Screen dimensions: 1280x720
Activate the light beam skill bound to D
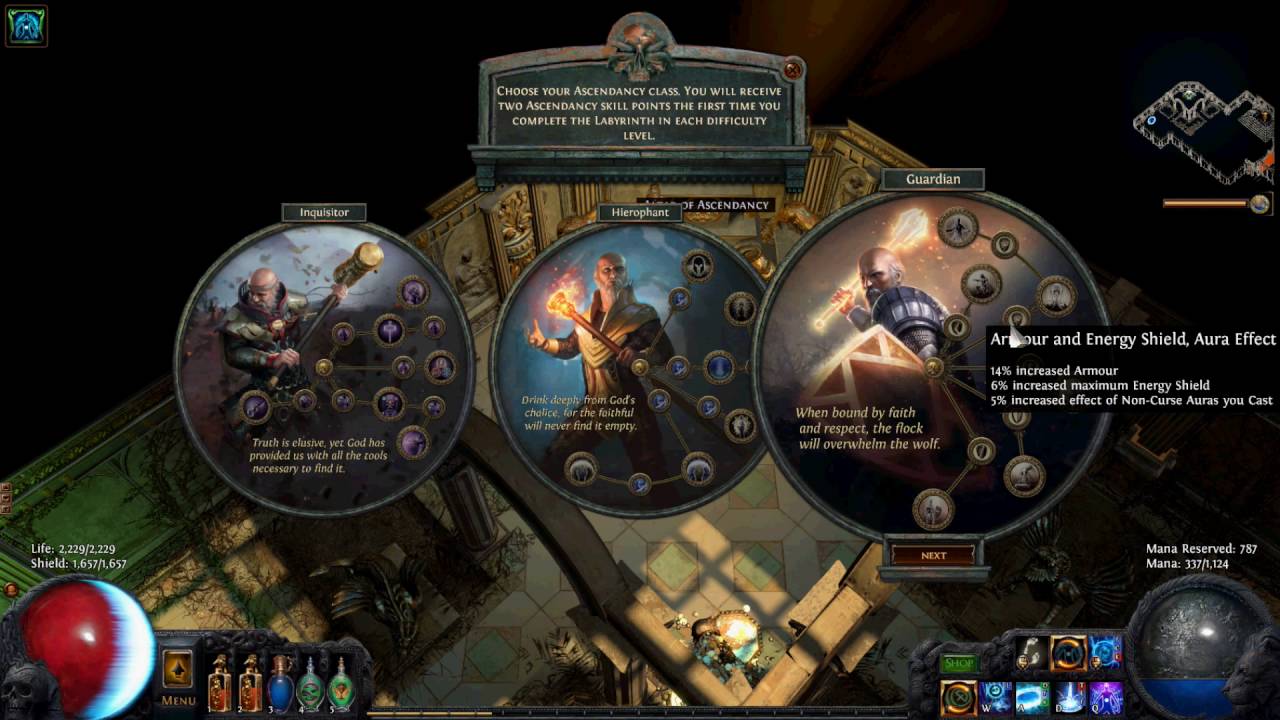pos(1068,697)
